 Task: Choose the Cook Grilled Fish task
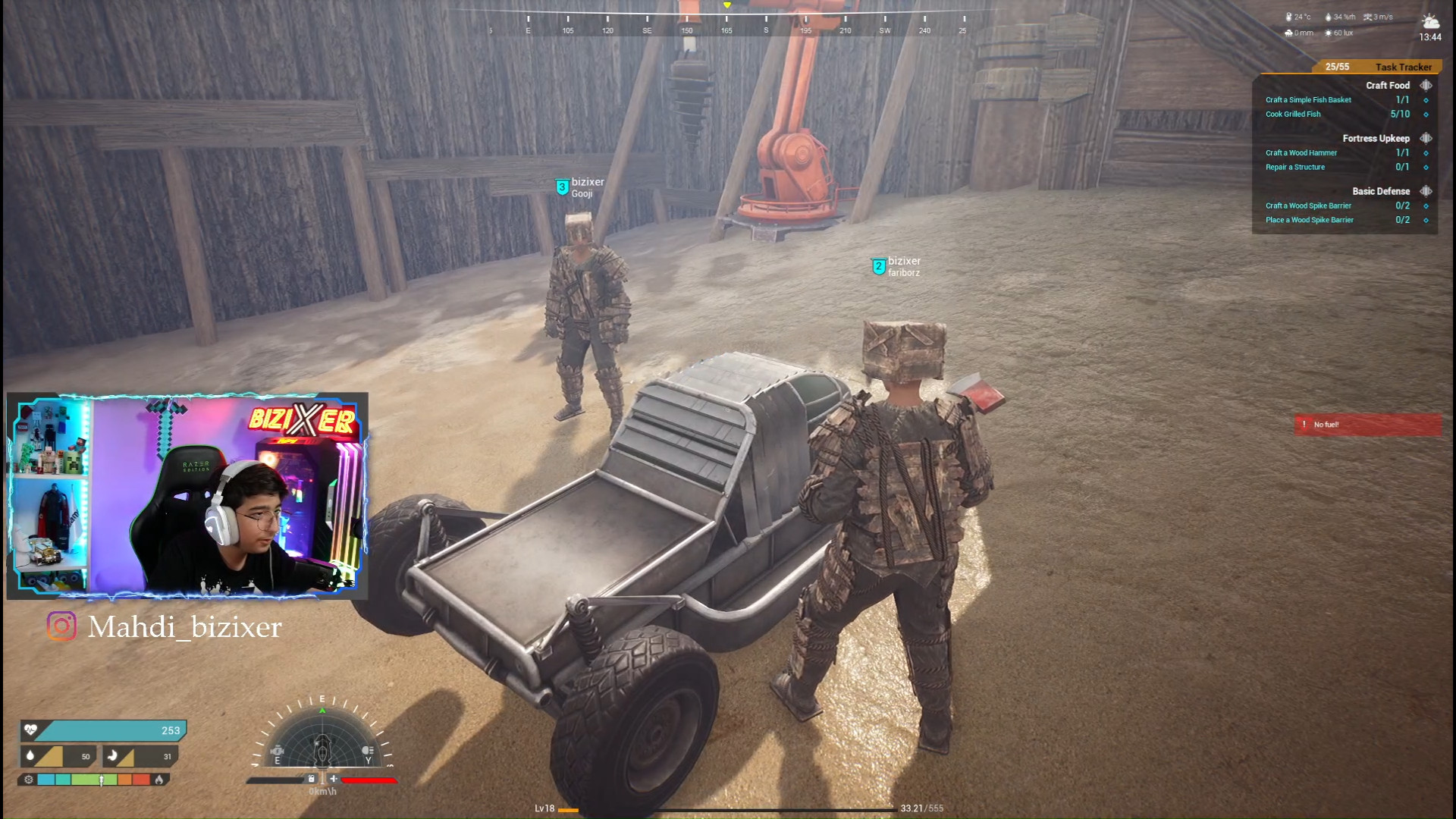click(x=1293, y=115)
